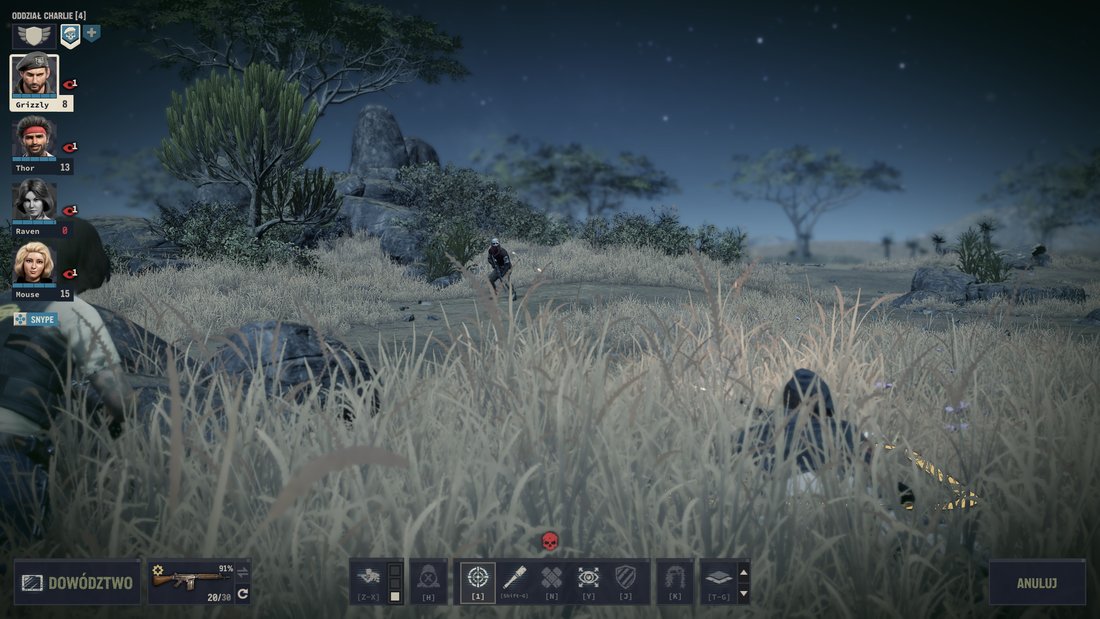Viewport: 1100px width, 619px height.
Task: Open the Dowództwo command panel
Action: (x=77, y=582)
